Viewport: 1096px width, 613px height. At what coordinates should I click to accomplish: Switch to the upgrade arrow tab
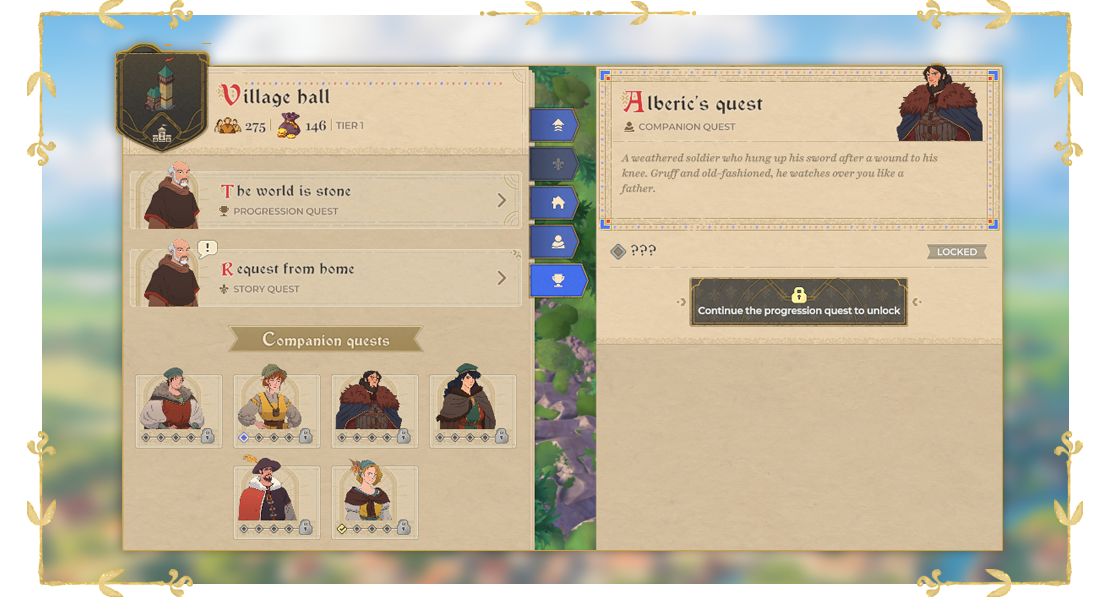(556, 126)
